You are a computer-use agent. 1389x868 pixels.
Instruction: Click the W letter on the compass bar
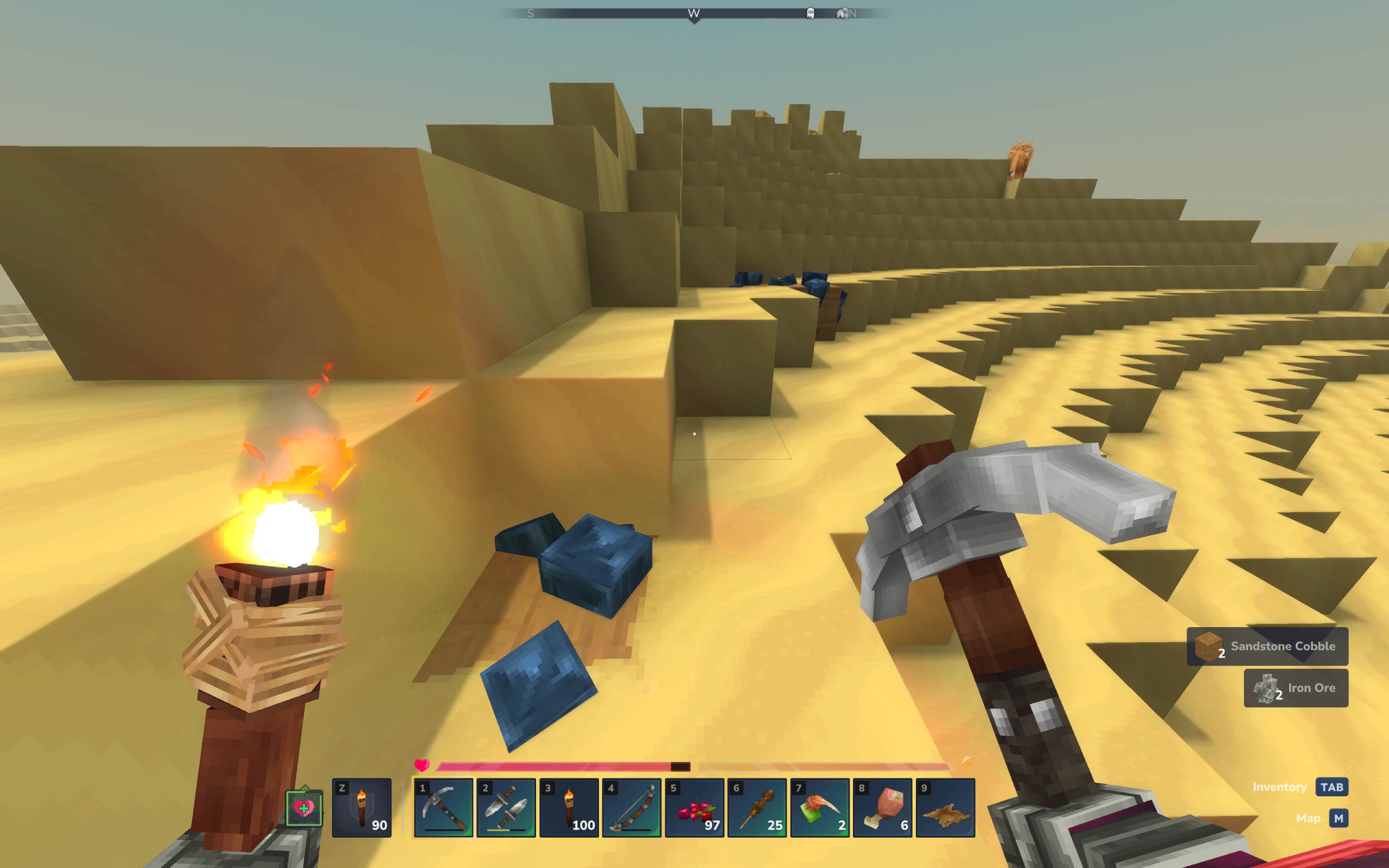pyautogui.click(x=694, y=12)
